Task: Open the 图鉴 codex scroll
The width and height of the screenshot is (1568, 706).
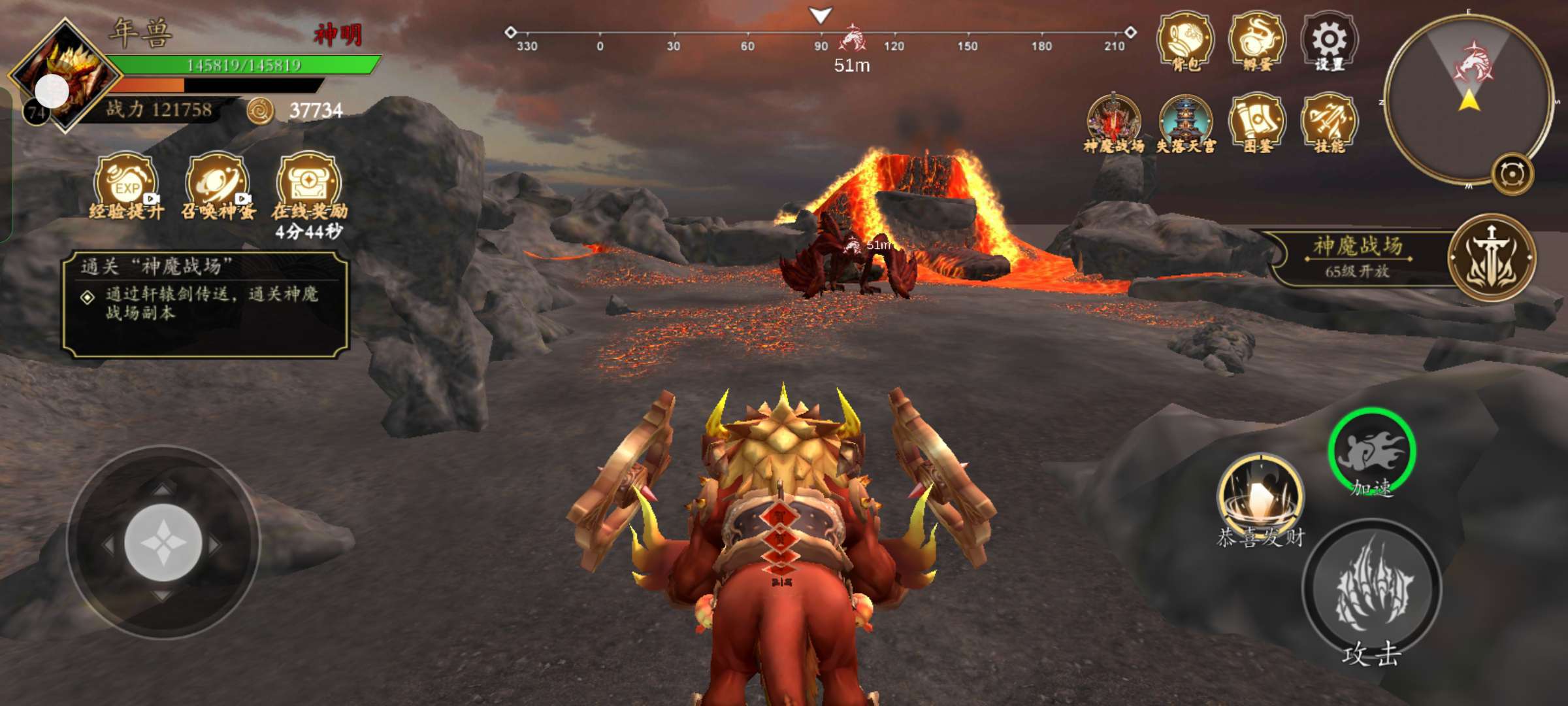Action: coord(1257,122)
